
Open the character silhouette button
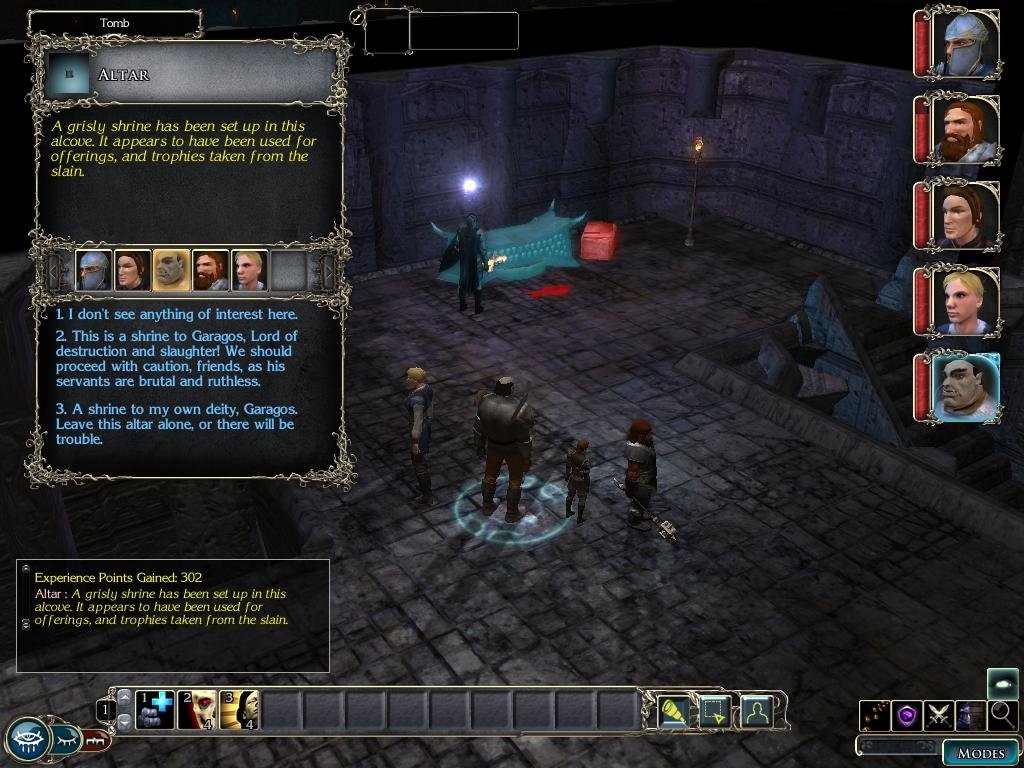(757, 711)
